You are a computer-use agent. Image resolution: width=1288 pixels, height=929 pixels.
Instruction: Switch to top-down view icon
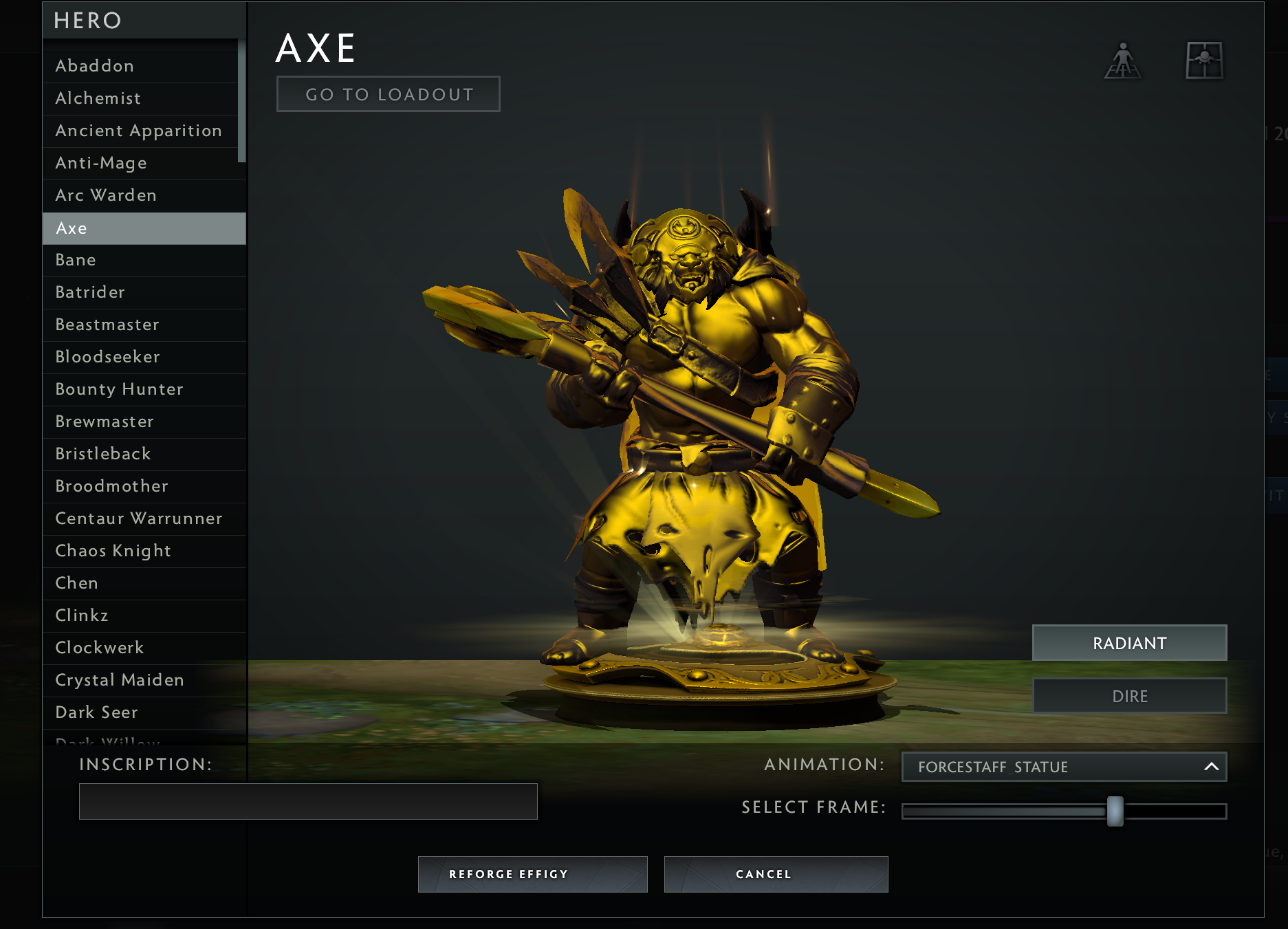click(x=1204, y=61)
